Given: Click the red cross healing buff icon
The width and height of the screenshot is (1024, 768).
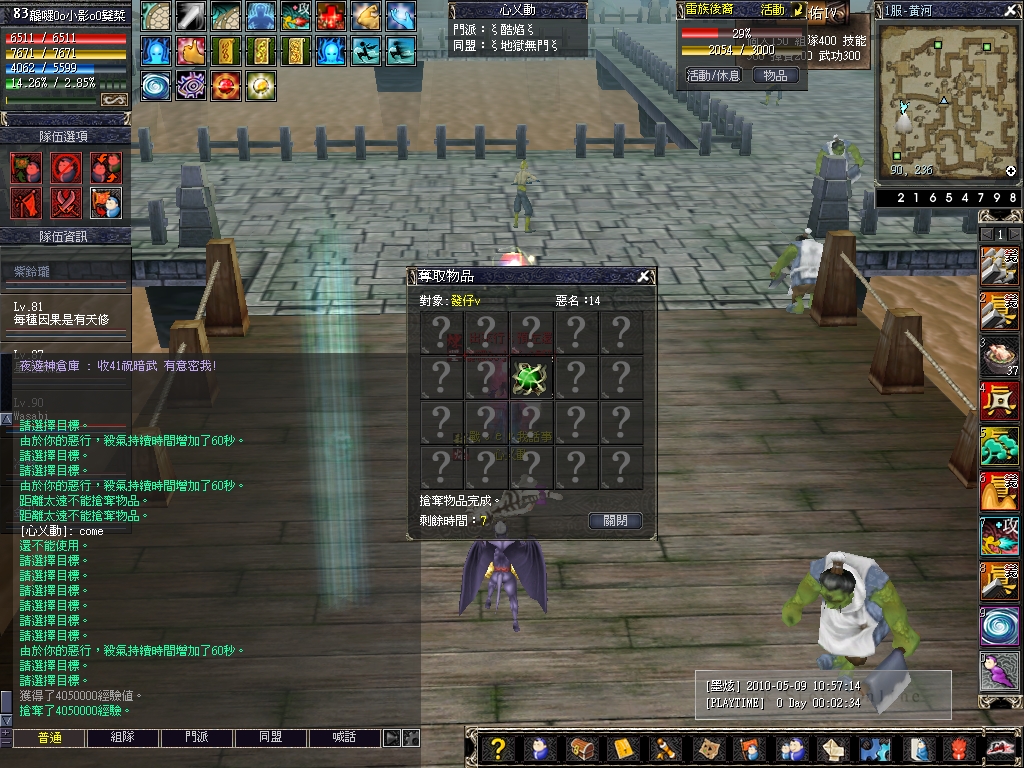Looking at the screenshot, I should click(332, 16).
